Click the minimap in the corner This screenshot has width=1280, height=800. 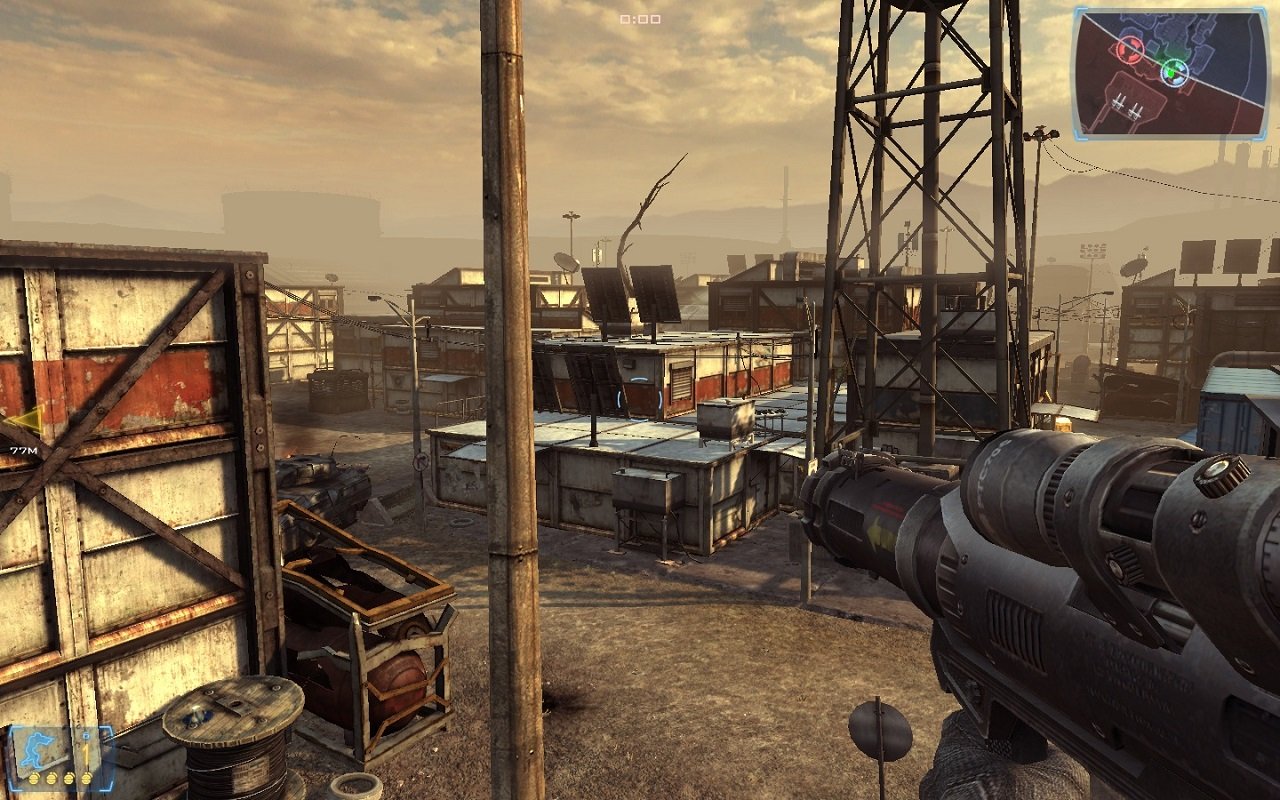(x=1171, y=73)
